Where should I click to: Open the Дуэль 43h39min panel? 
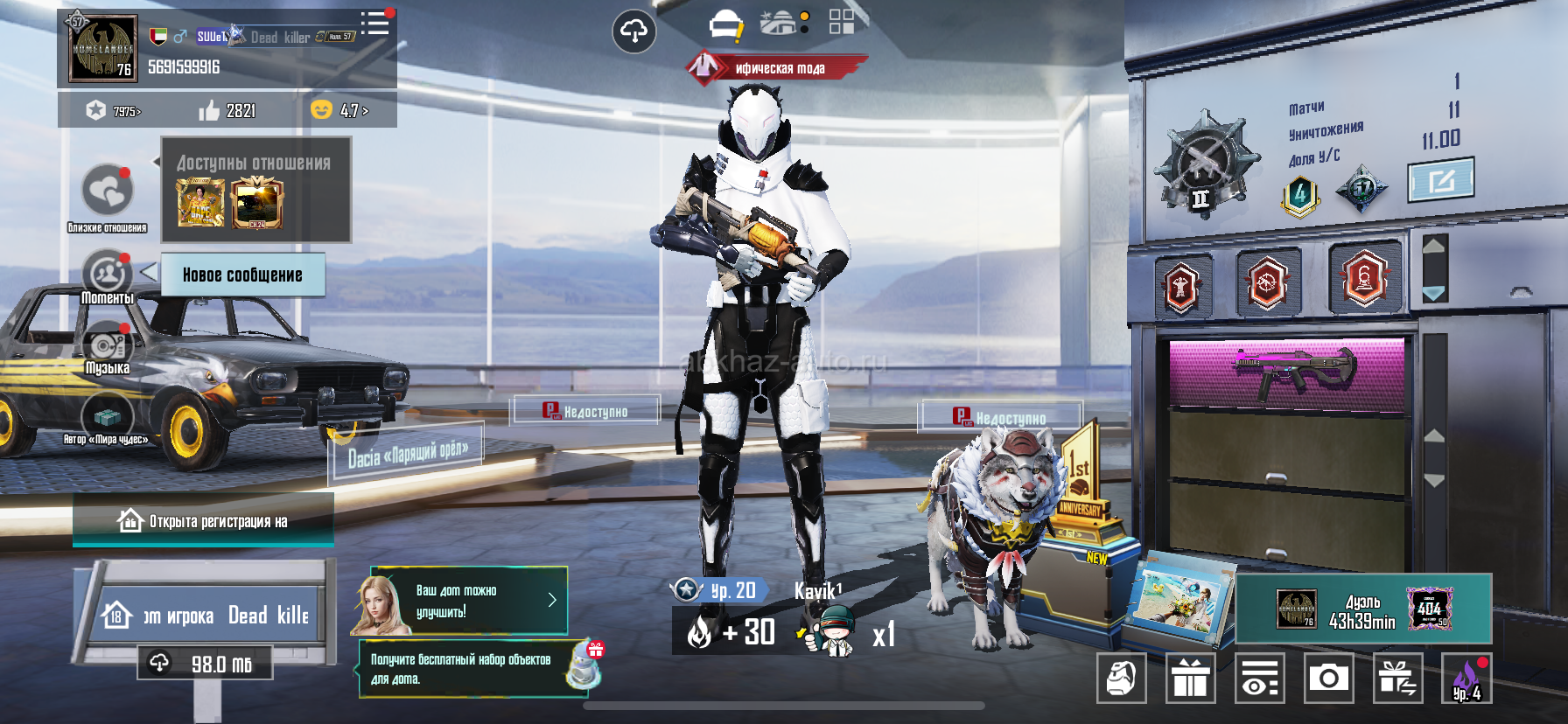[x=1363, y=609]
